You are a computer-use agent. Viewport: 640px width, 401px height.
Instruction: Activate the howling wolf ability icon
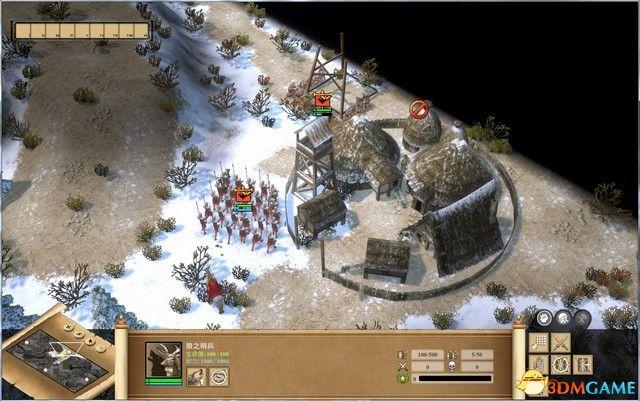coord(194,375)
